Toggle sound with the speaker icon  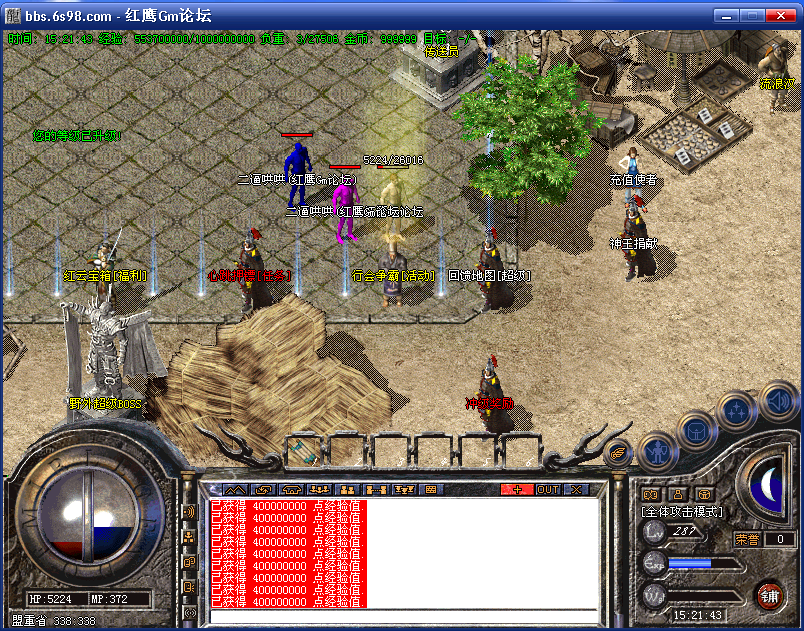pyautogui.click(x=779, y=401)
